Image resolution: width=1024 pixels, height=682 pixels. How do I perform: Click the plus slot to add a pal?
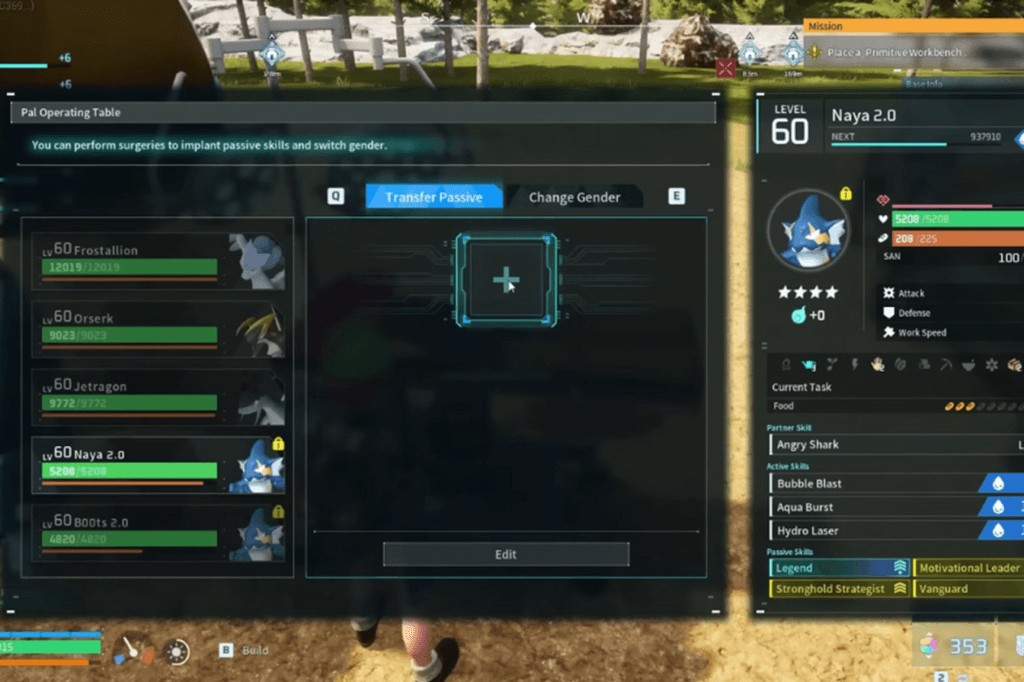point(505,281)
